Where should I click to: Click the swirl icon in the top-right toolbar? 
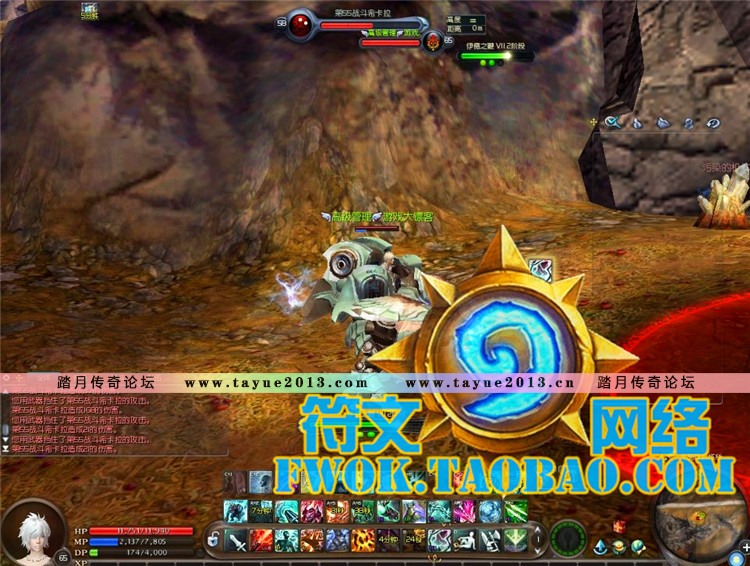pos(713,123)
